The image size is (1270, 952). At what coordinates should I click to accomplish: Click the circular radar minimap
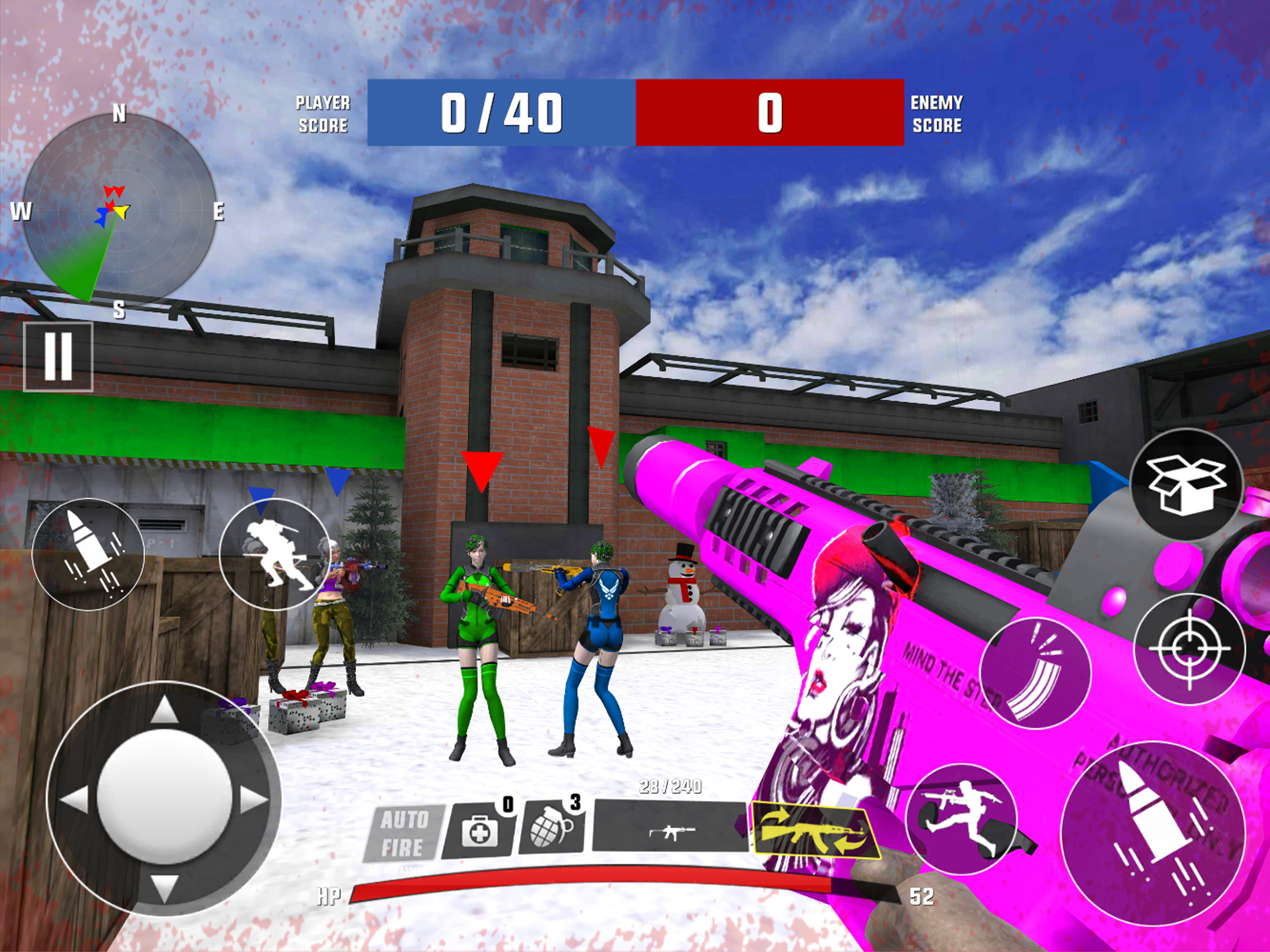tap(119, 210)
